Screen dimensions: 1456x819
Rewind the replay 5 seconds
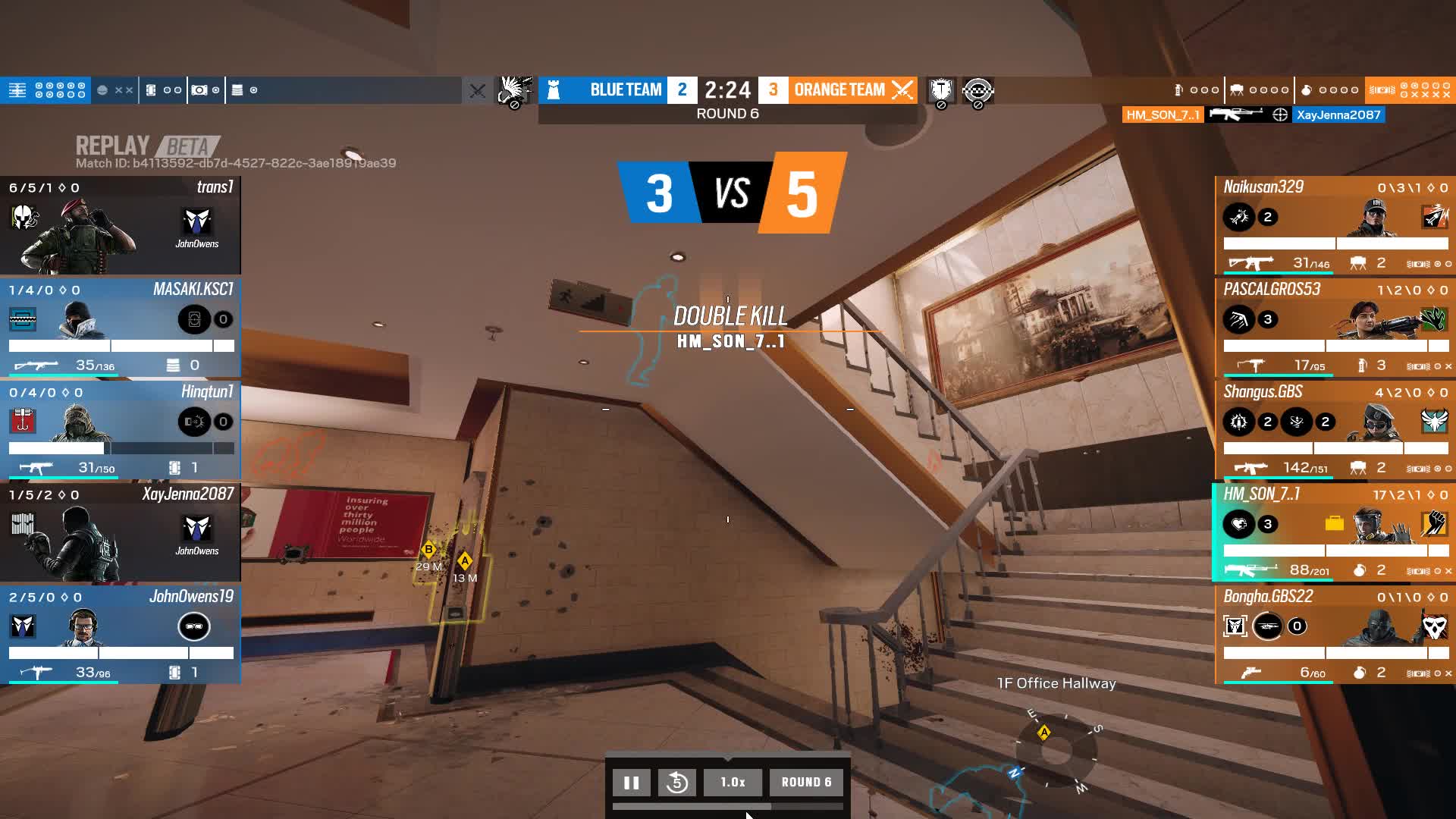coord(677,782)
